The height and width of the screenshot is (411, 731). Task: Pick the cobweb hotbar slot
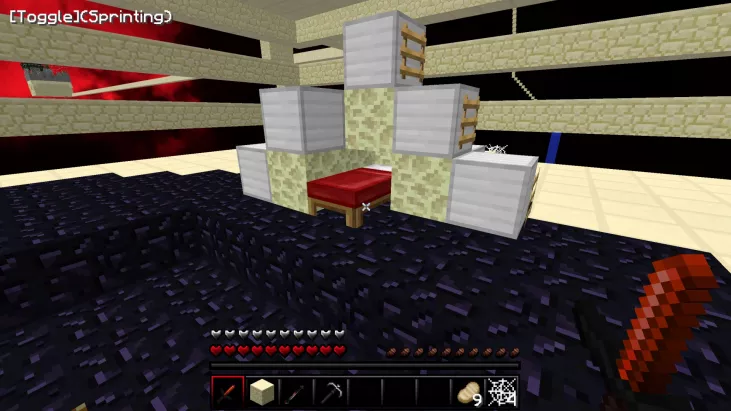coord(501,391)
